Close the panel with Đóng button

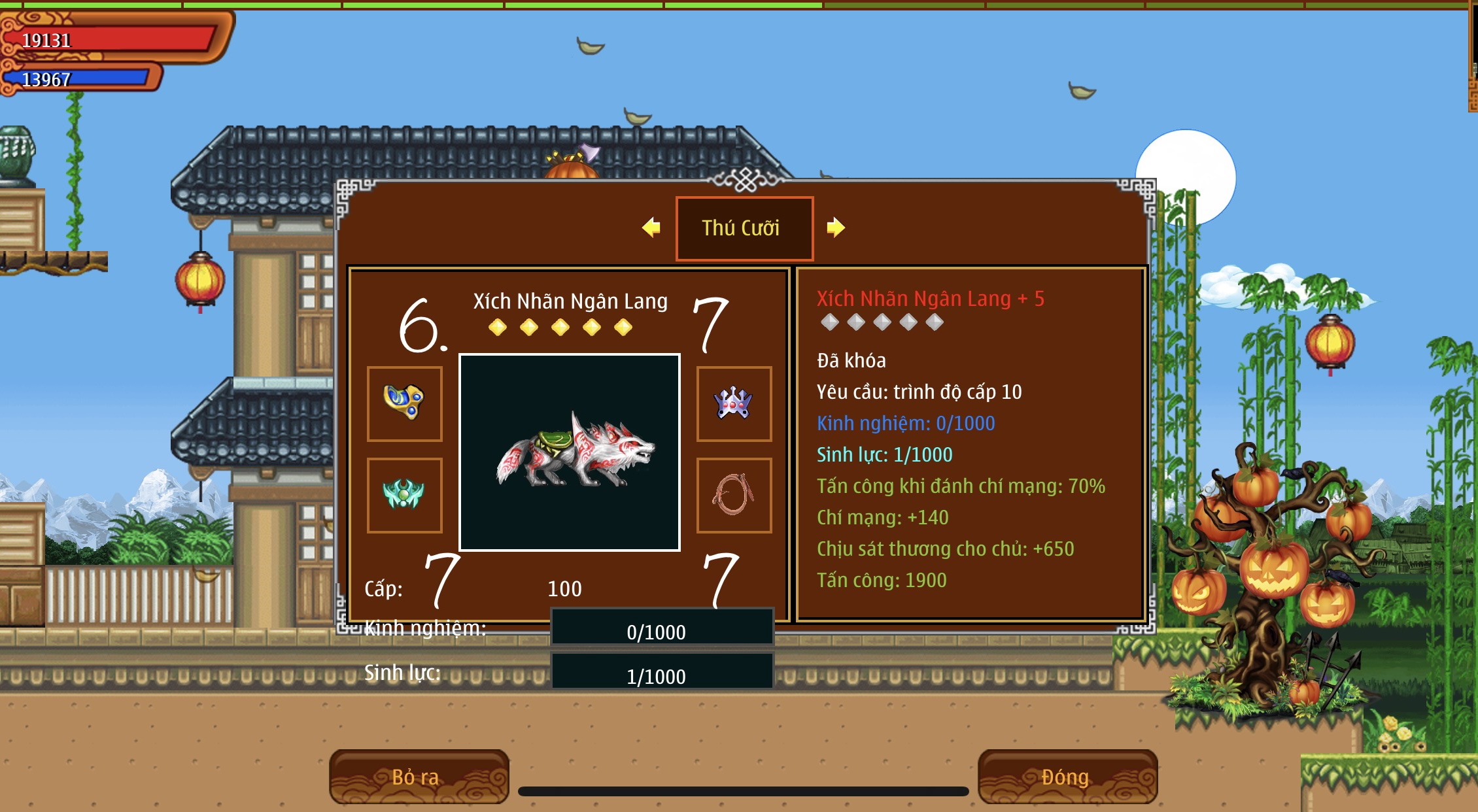pos(1067,777)
